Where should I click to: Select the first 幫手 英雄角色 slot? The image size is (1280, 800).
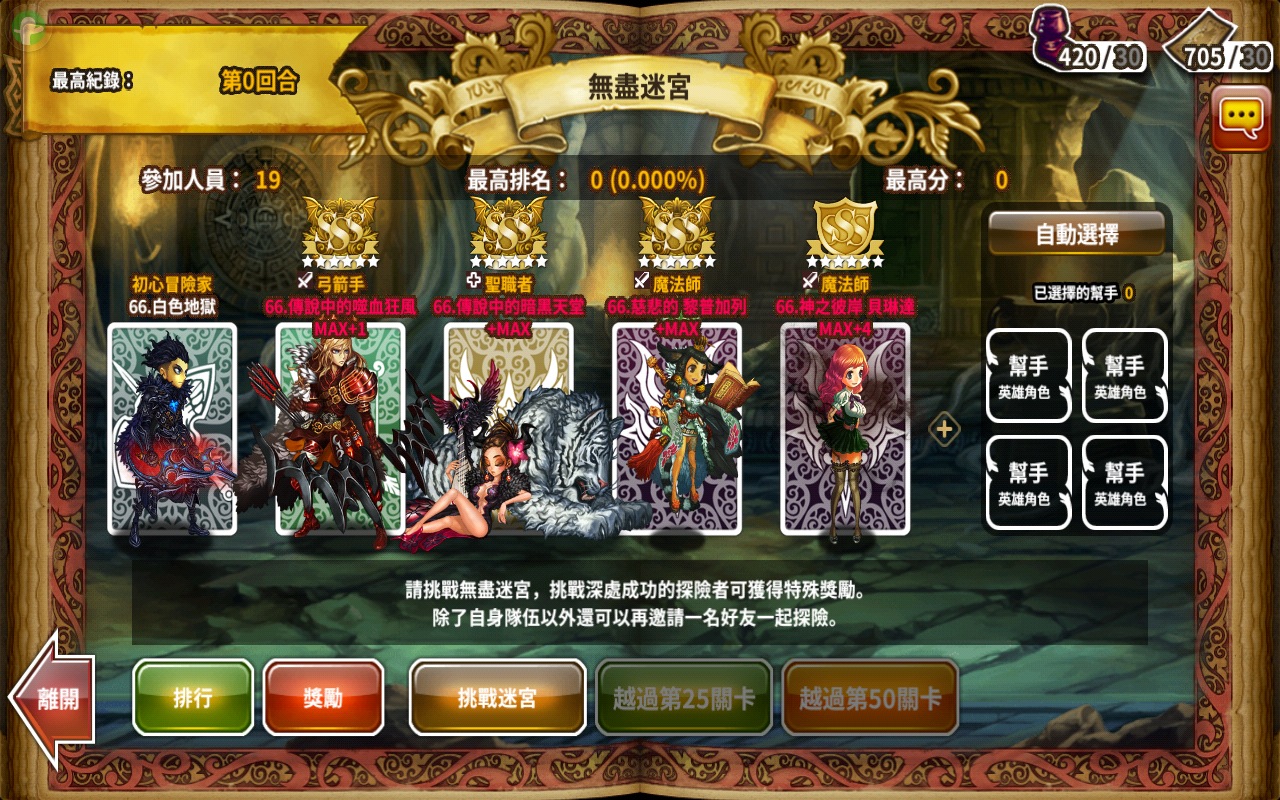(x=1028, y=375)
